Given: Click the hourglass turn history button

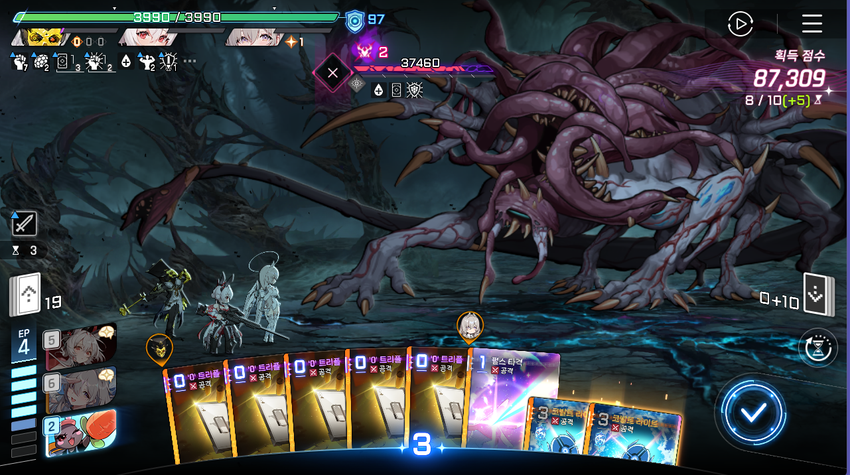Looking at the screenshot, I should coord(818,347).
